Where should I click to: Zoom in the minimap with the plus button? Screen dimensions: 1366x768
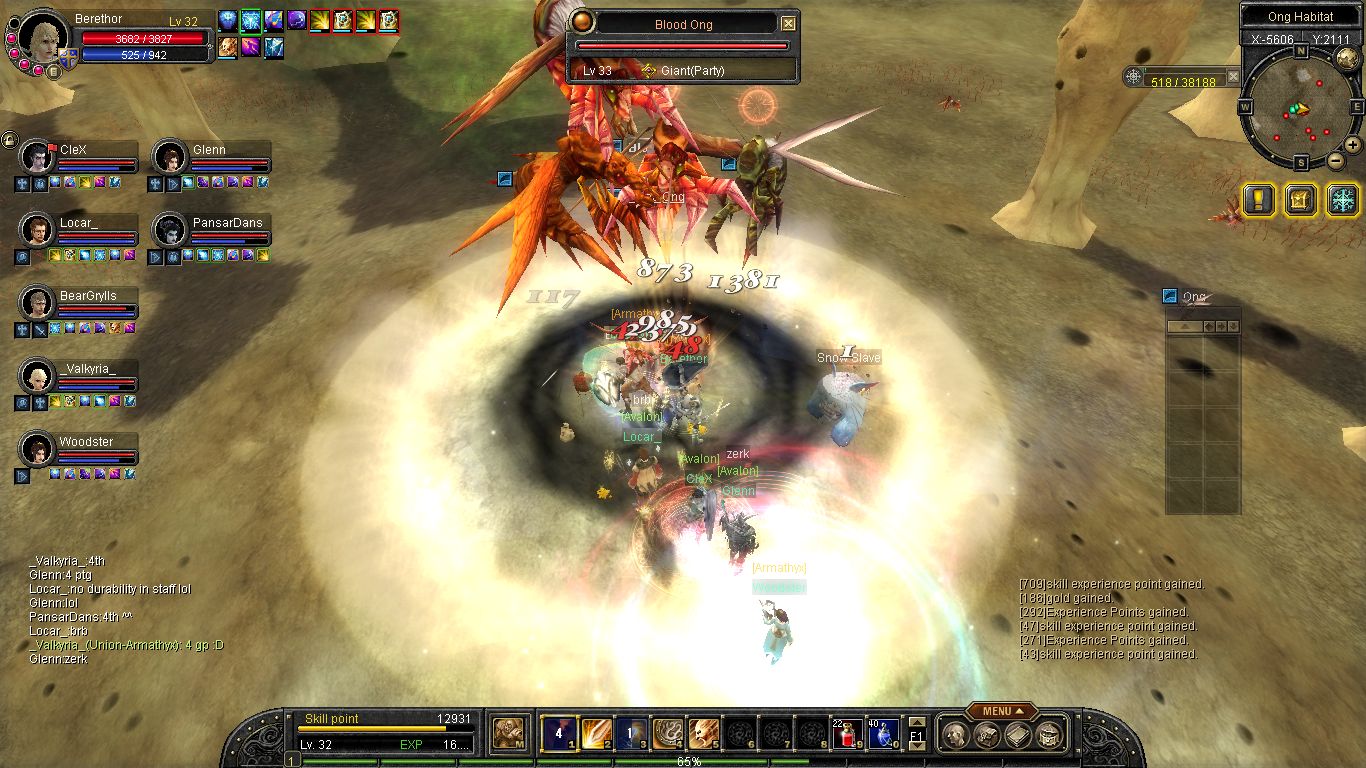(1352, 144)
